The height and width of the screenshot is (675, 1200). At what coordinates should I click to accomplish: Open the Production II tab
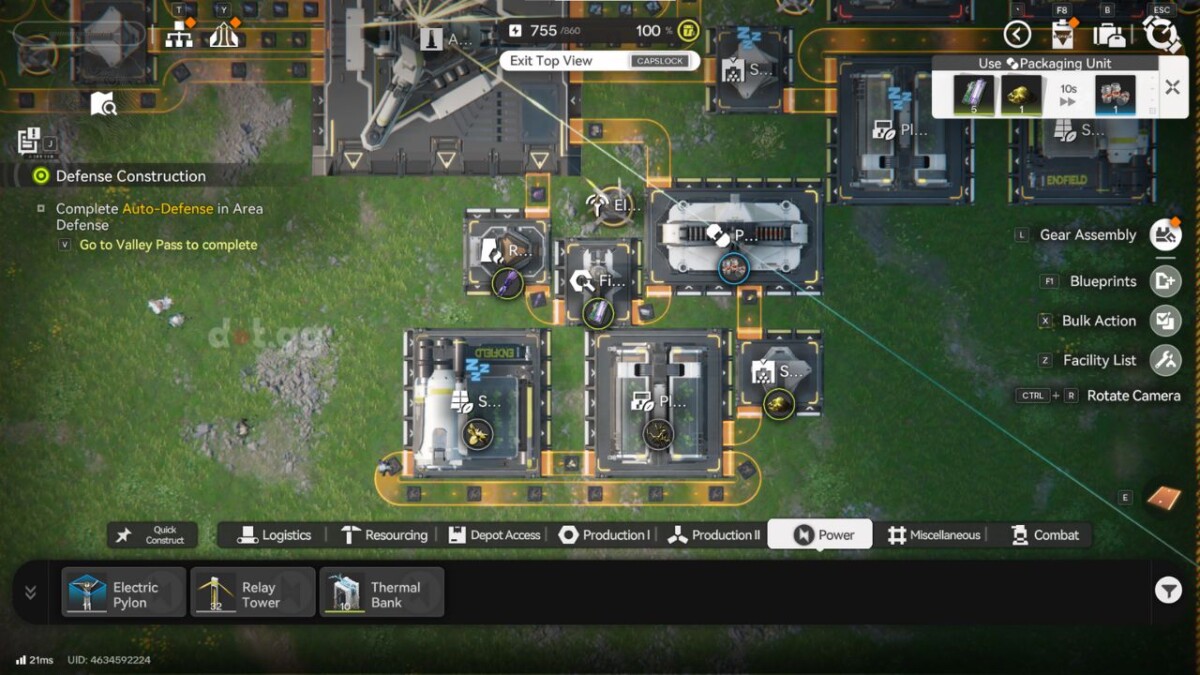click(x=714, y=535)
